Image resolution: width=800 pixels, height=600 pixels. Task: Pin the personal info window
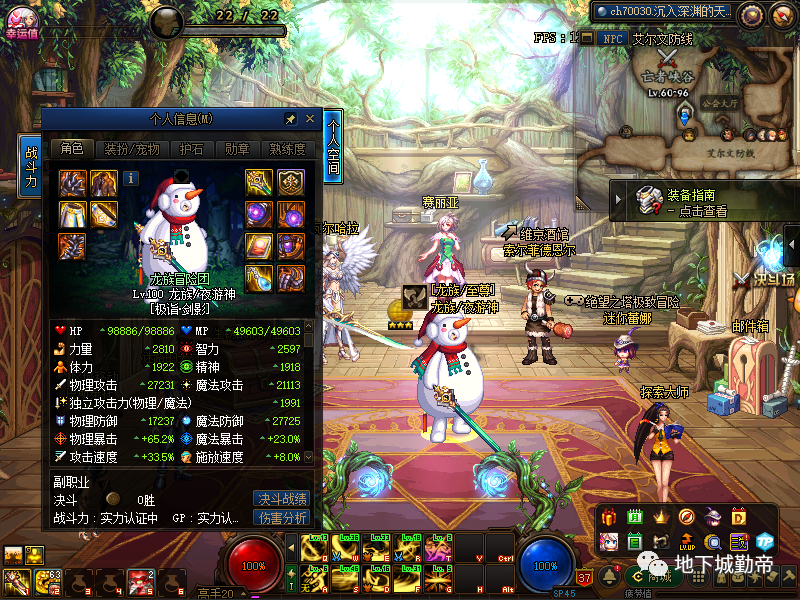tap(291, 119)
